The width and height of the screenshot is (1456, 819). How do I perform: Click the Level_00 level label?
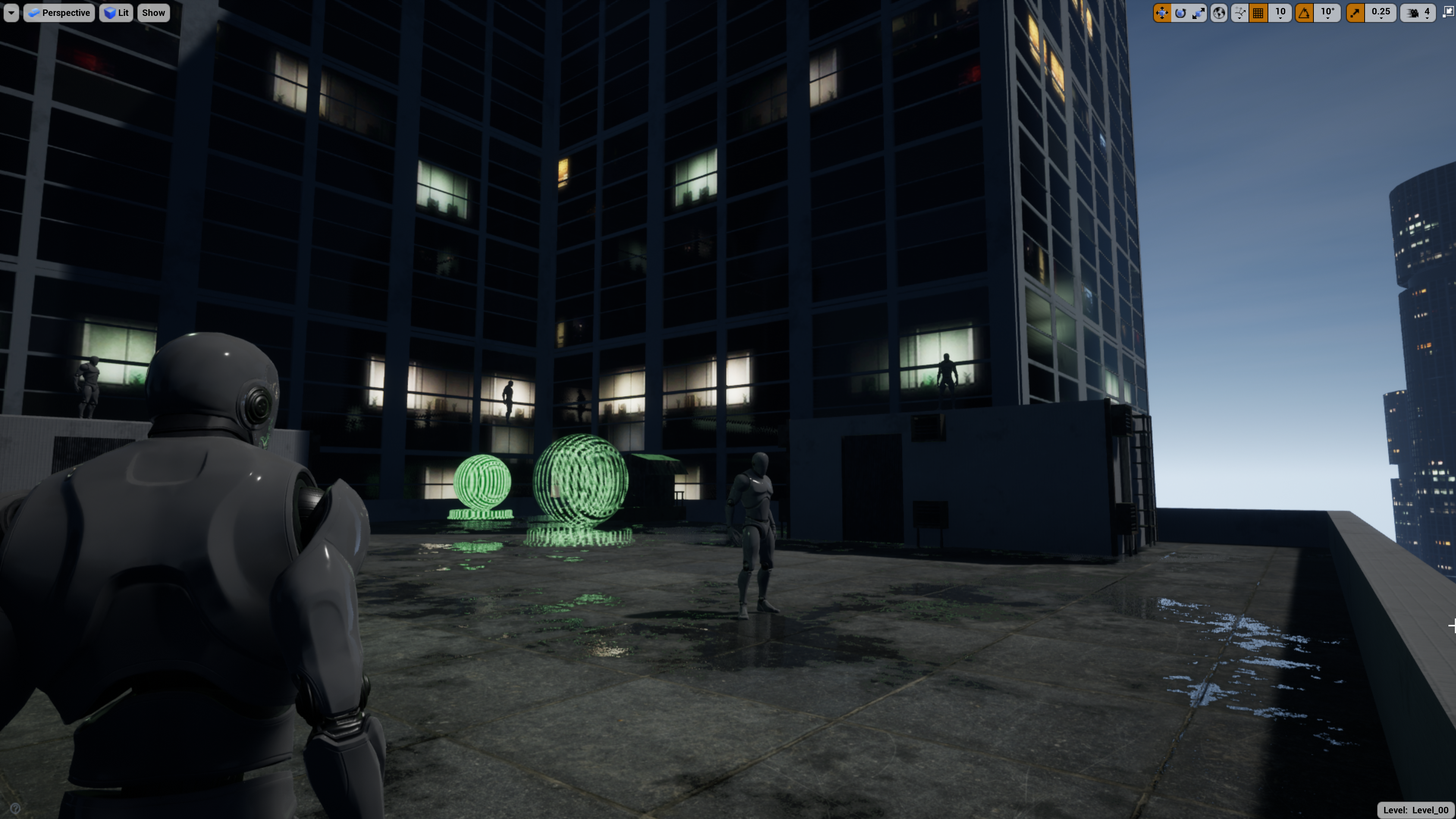click(x=1415, y=810)
